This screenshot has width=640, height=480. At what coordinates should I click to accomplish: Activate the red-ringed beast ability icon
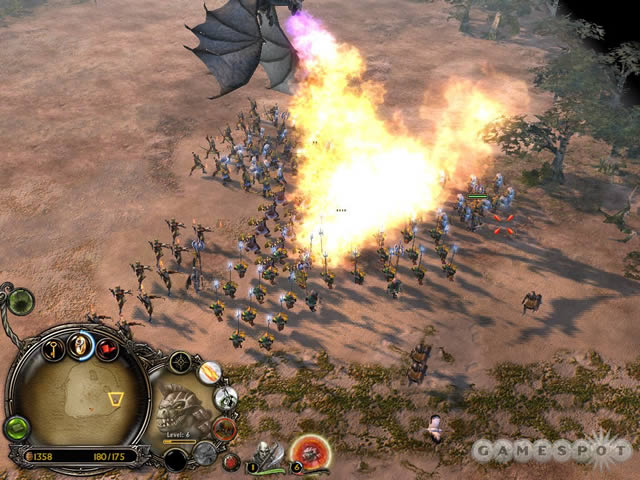click(224, 428)
